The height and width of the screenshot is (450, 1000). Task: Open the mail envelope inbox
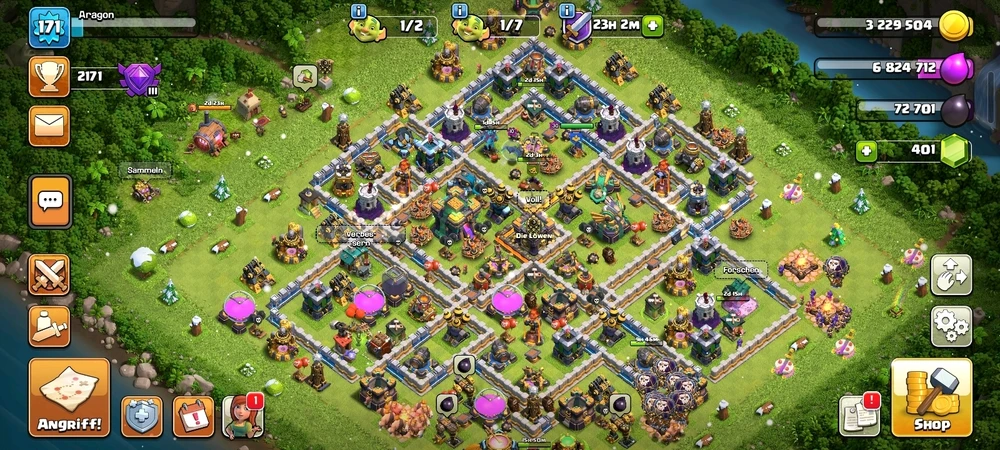tap(49, 126)
